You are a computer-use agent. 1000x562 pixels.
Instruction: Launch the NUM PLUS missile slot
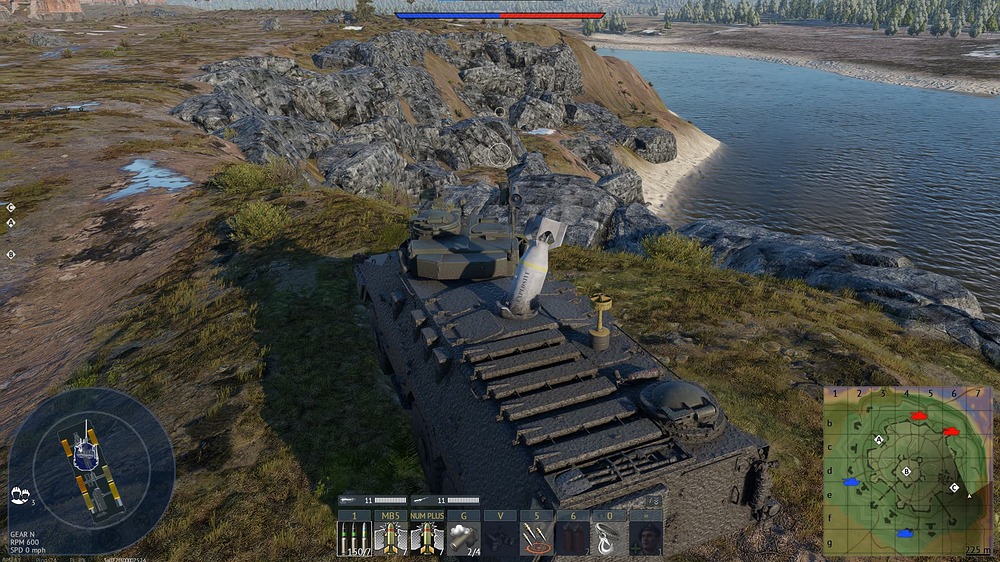click(427, 537)
